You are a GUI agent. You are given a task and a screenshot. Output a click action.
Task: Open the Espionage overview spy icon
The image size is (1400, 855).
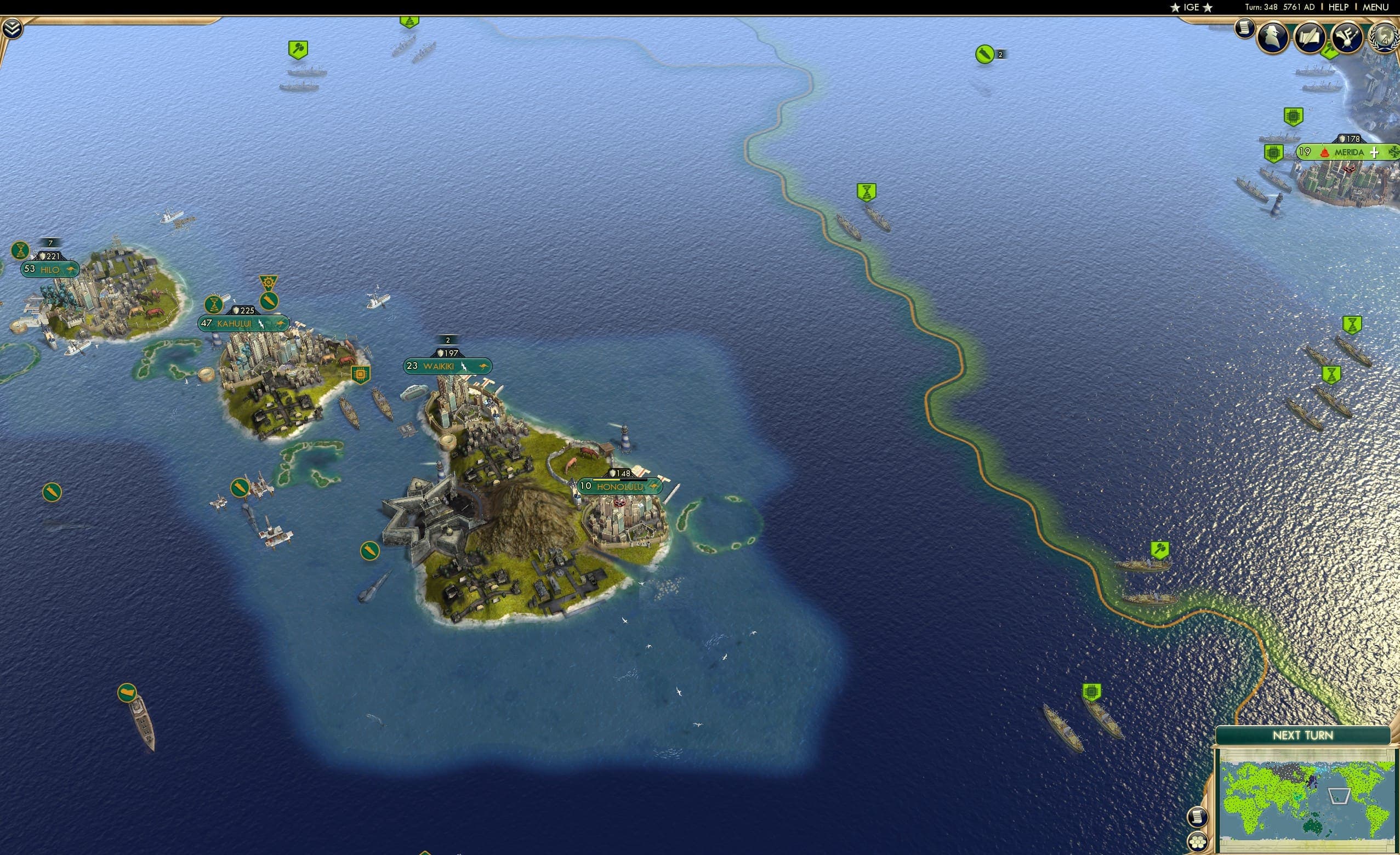pos(1272,37)
